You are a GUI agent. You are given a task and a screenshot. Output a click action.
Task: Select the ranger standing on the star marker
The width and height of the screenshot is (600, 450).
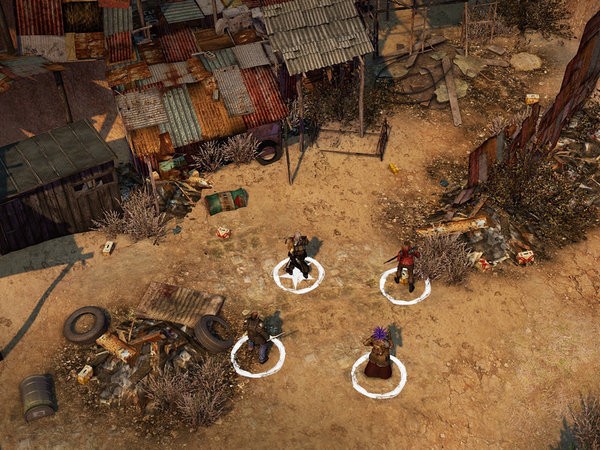[297, 257]
